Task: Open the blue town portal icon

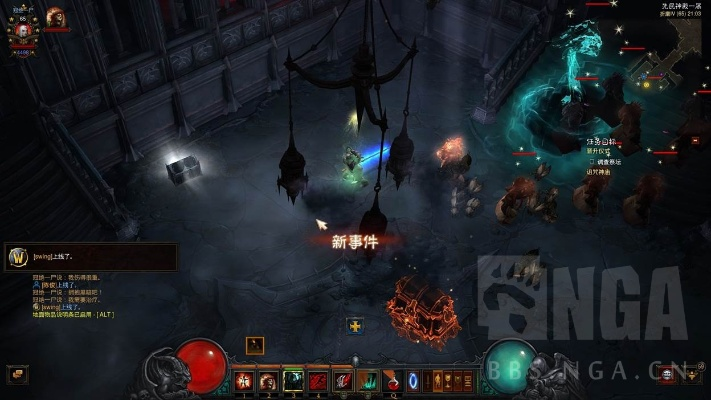Action: point(413,380)
